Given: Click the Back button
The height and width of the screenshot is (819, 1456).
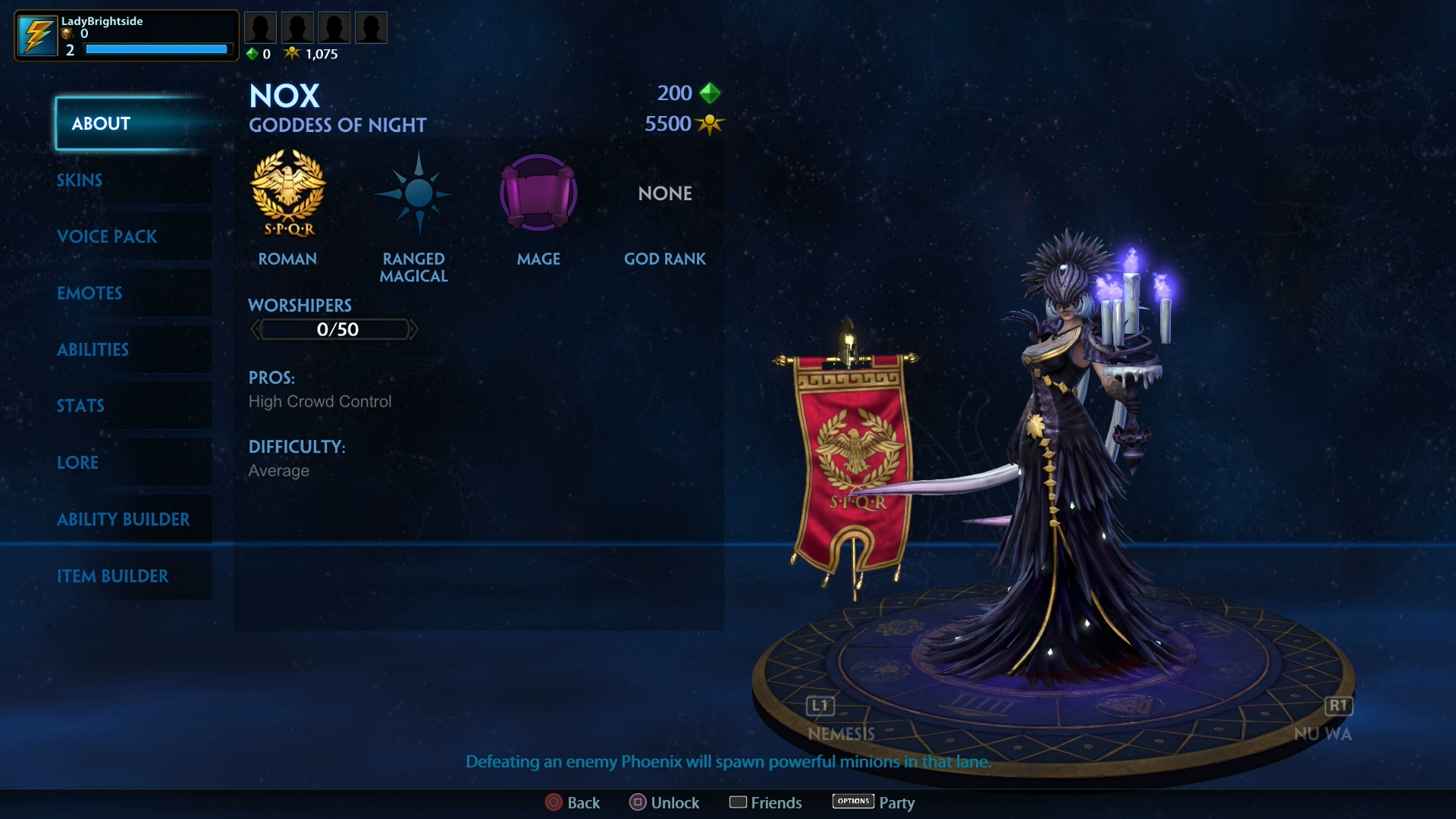Looking at the screenshot, I should pyautogui.click(x=573, y=802).
